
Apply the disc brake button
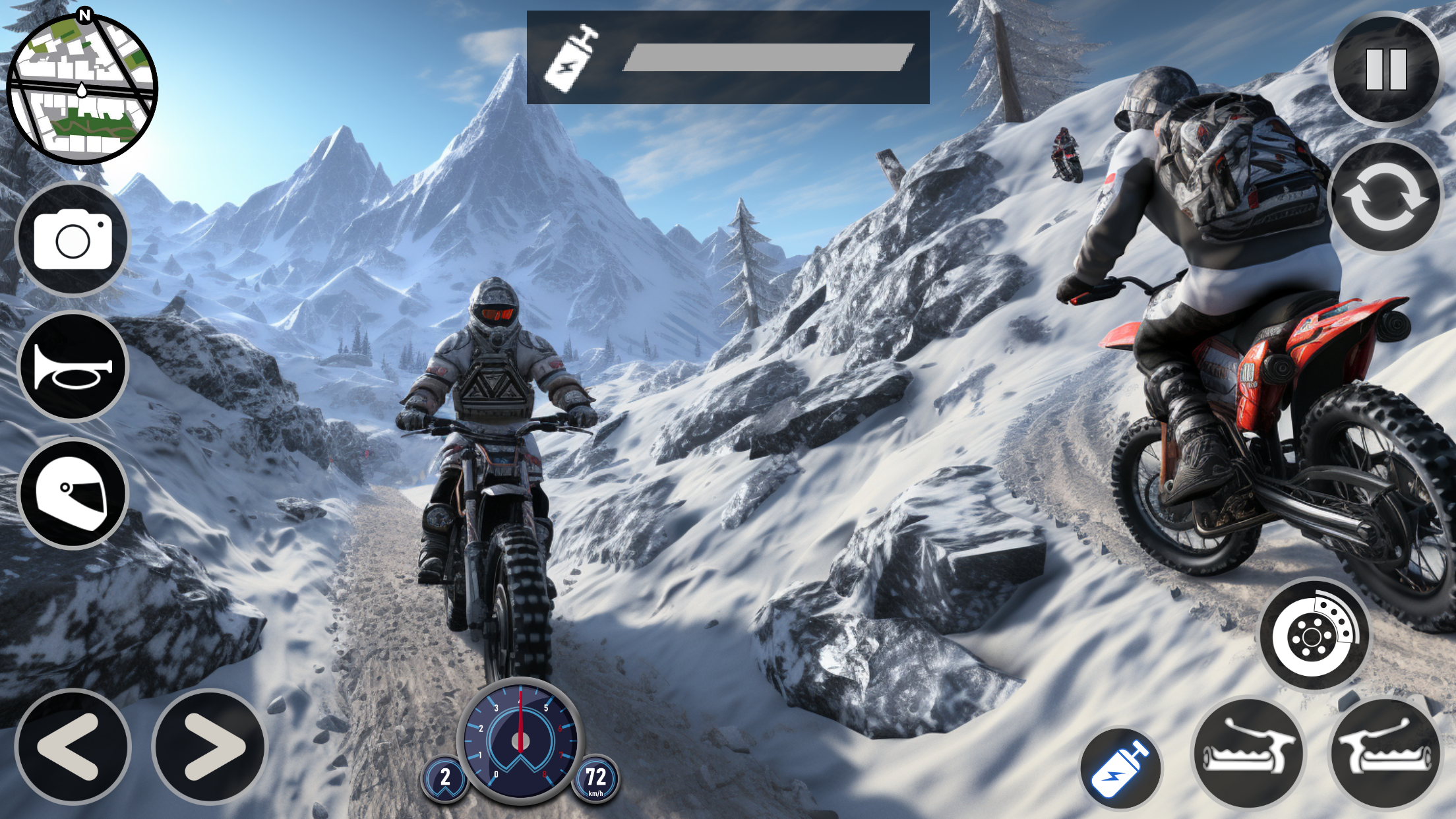[1314, 634]
